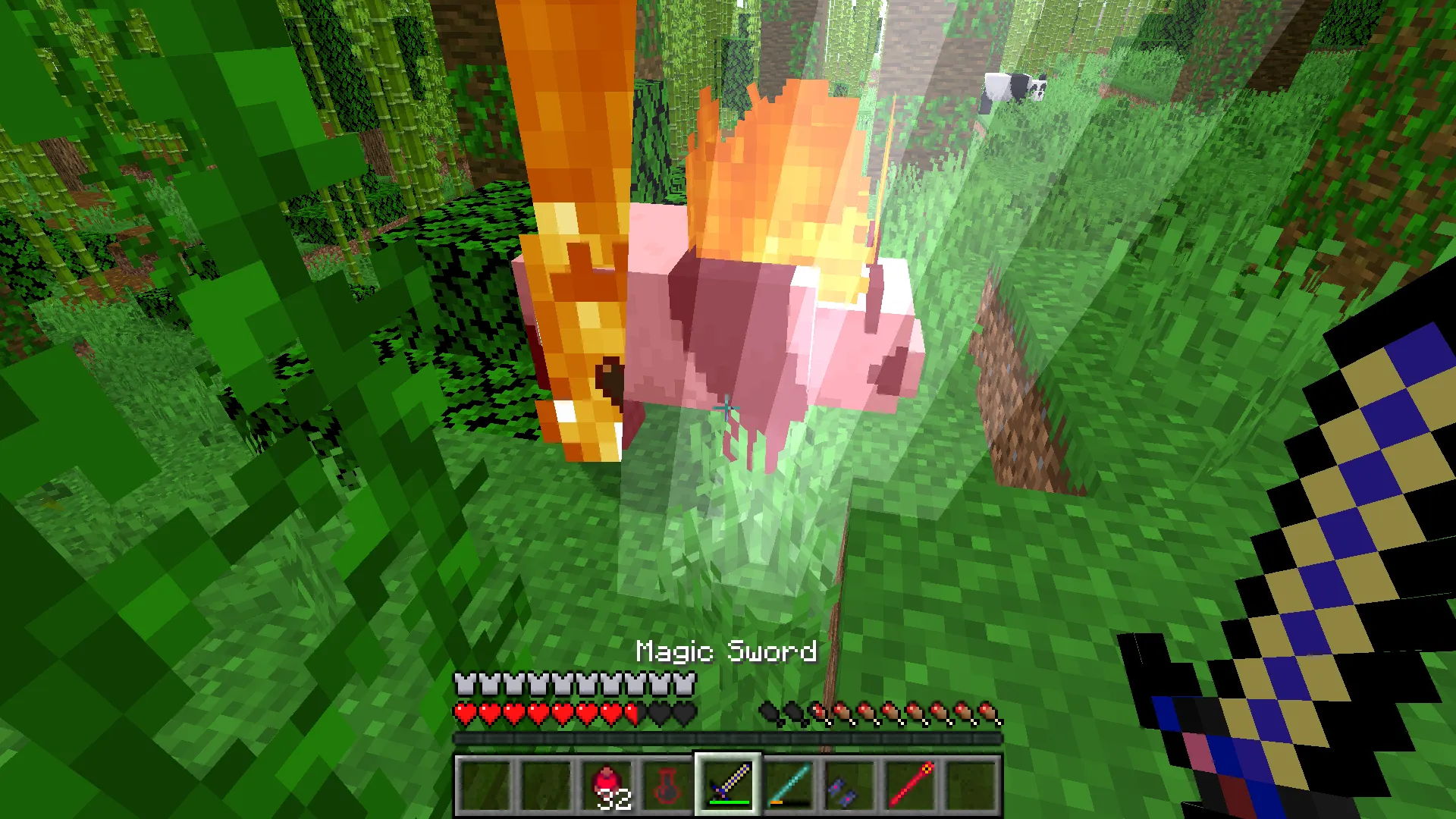The height and width of the screenshot is (819, 1456).
Task: Click the half-filled heart in the health bar
Action: [631, 713]
